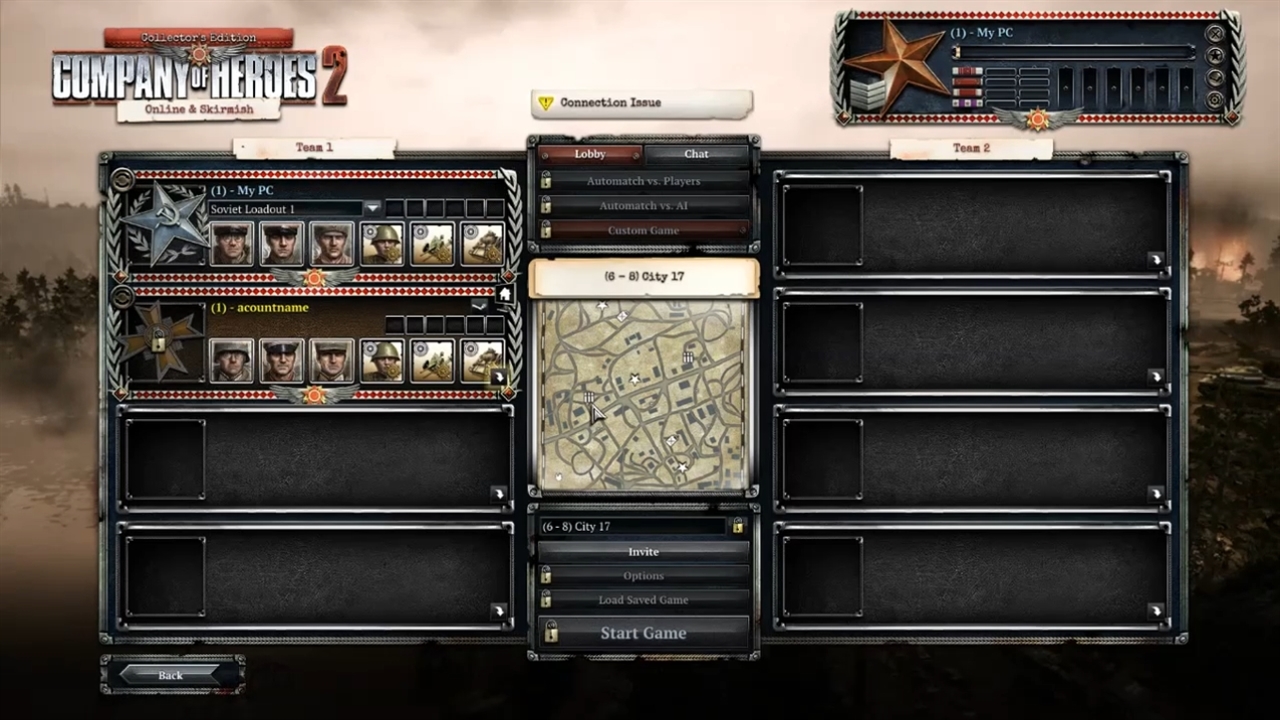
Task: Select the Lobby tab
Action: pos(590,154)
